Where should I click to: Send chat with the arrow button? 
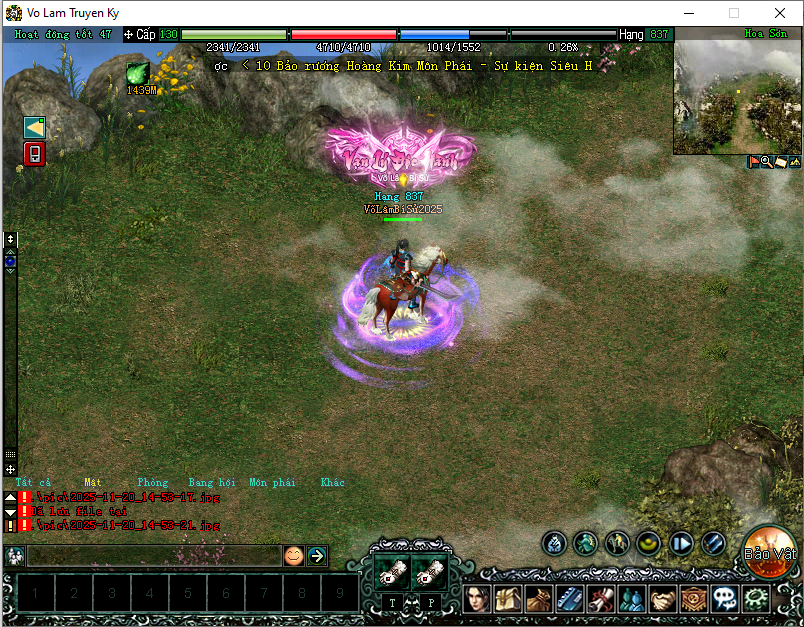(317, 555)
